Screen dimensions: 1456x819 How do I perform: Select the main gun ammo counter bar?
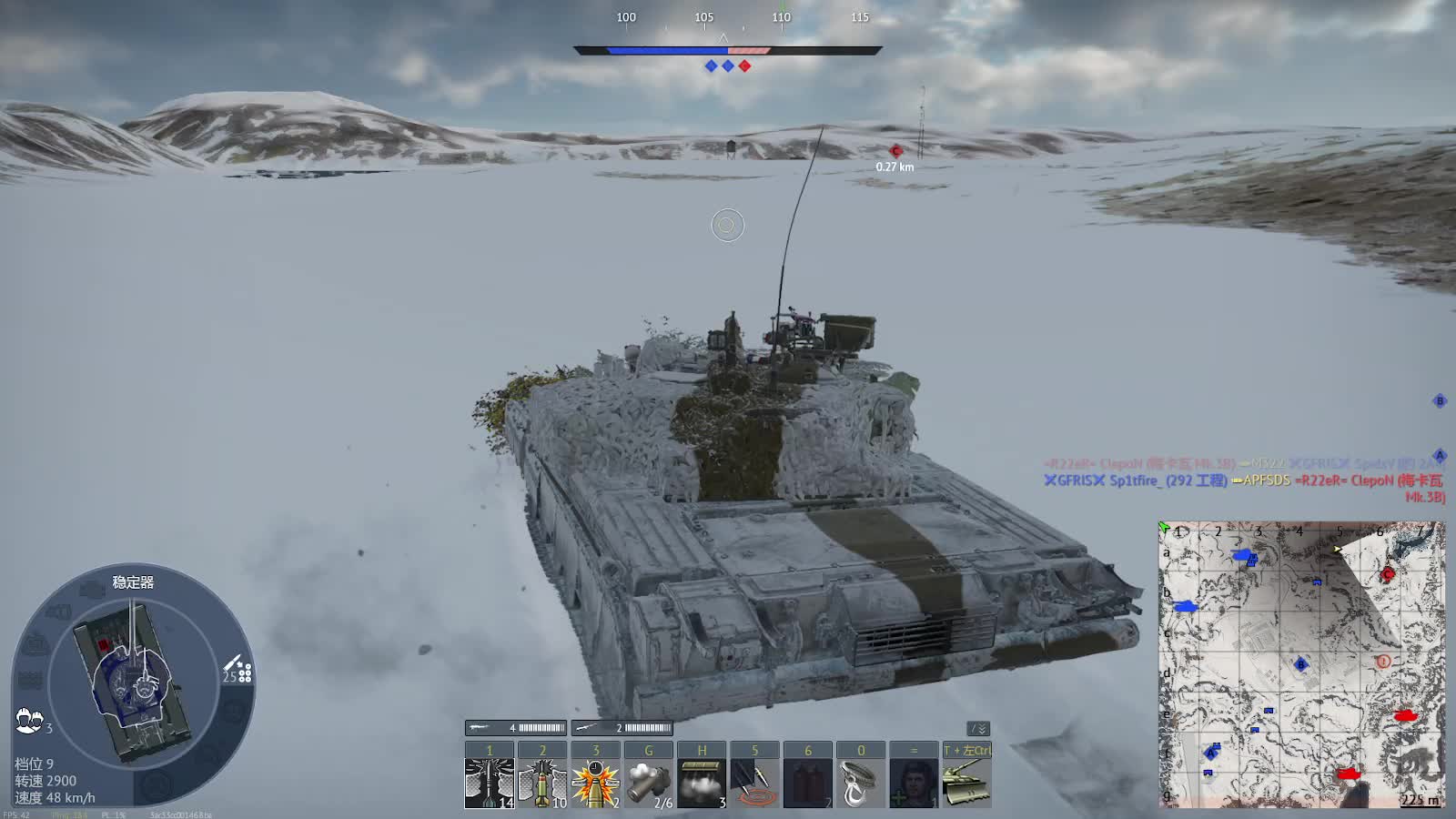point(516,728)
